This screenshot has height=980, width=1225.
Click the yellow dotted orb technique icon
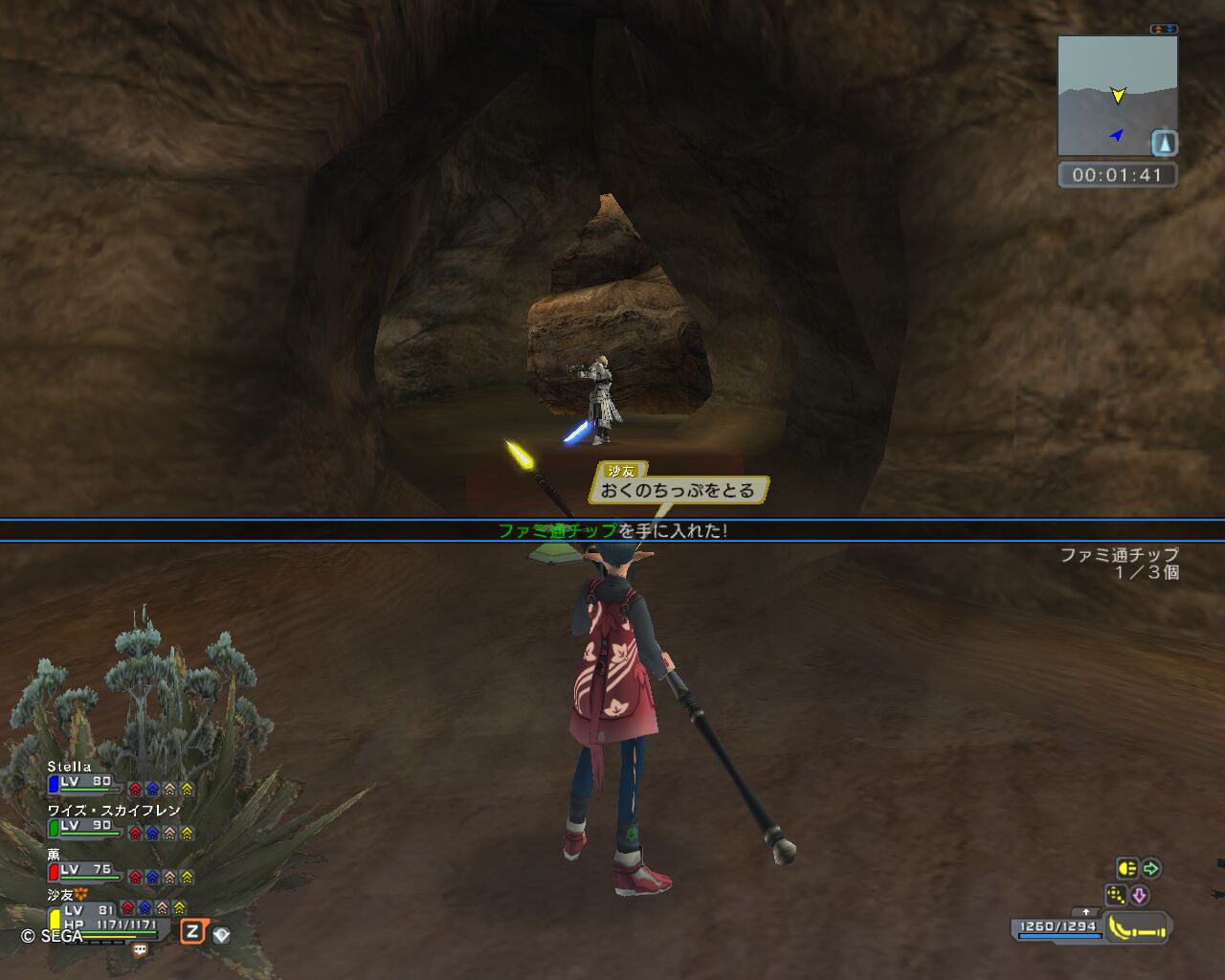click(x=1116, y=895)
